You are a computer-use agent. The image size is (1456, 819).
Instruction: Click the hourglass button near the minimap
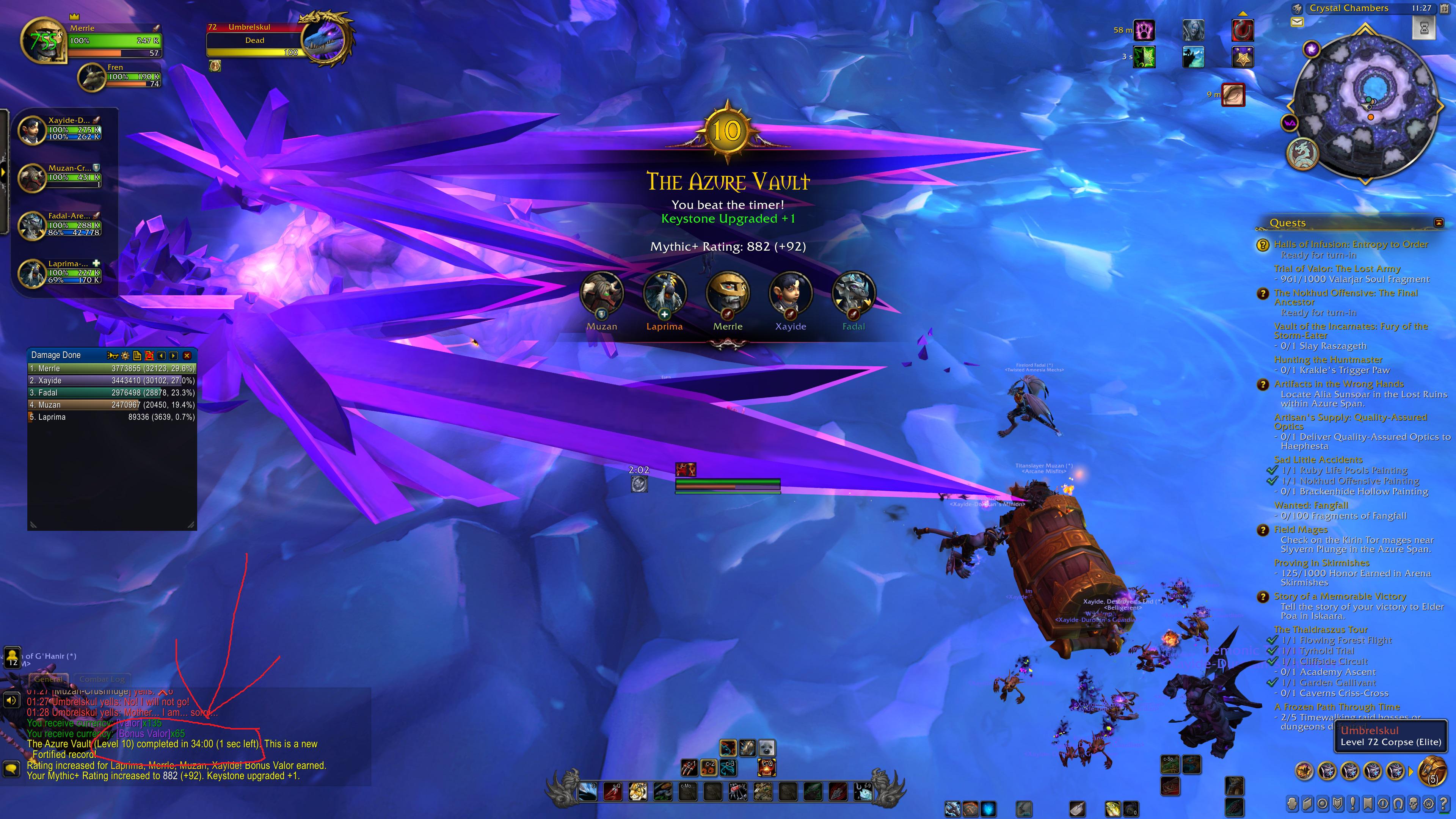point(1424,28)
